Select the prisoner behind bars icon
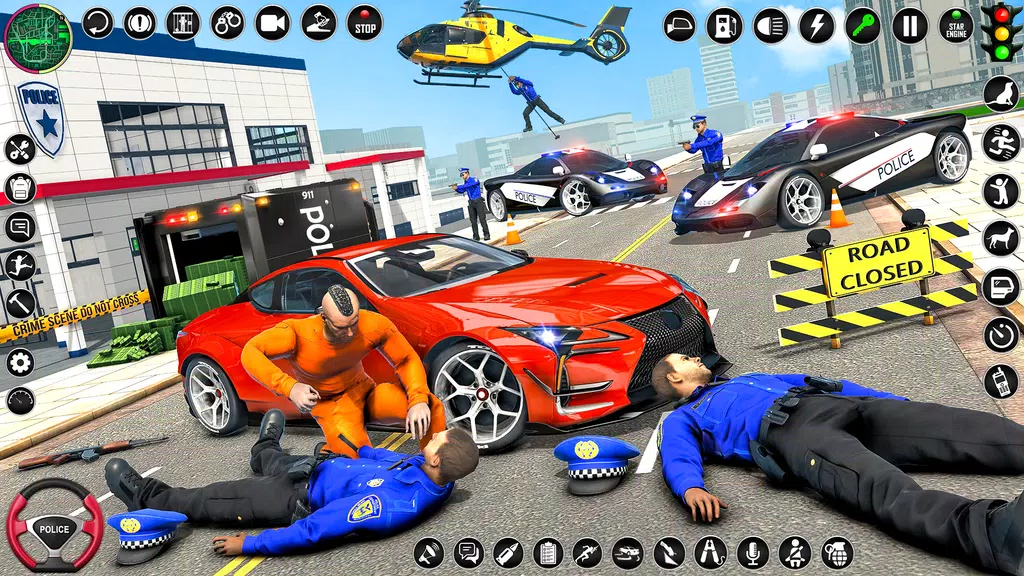The width and height of the screenshot is (1024, 576). (183, 22)
